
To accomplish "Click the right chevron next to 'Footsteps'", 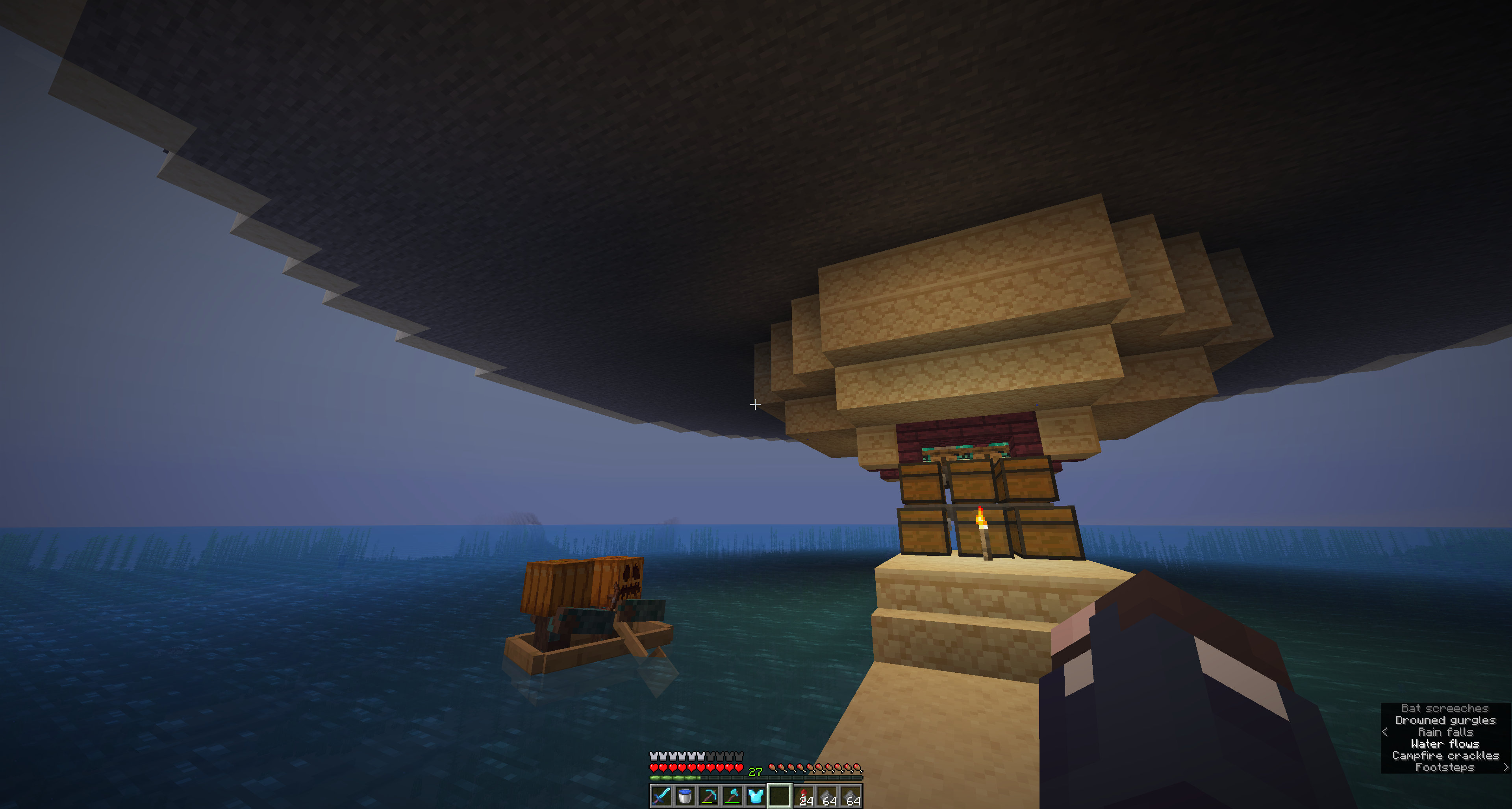I will click(x=1506, y=768).
